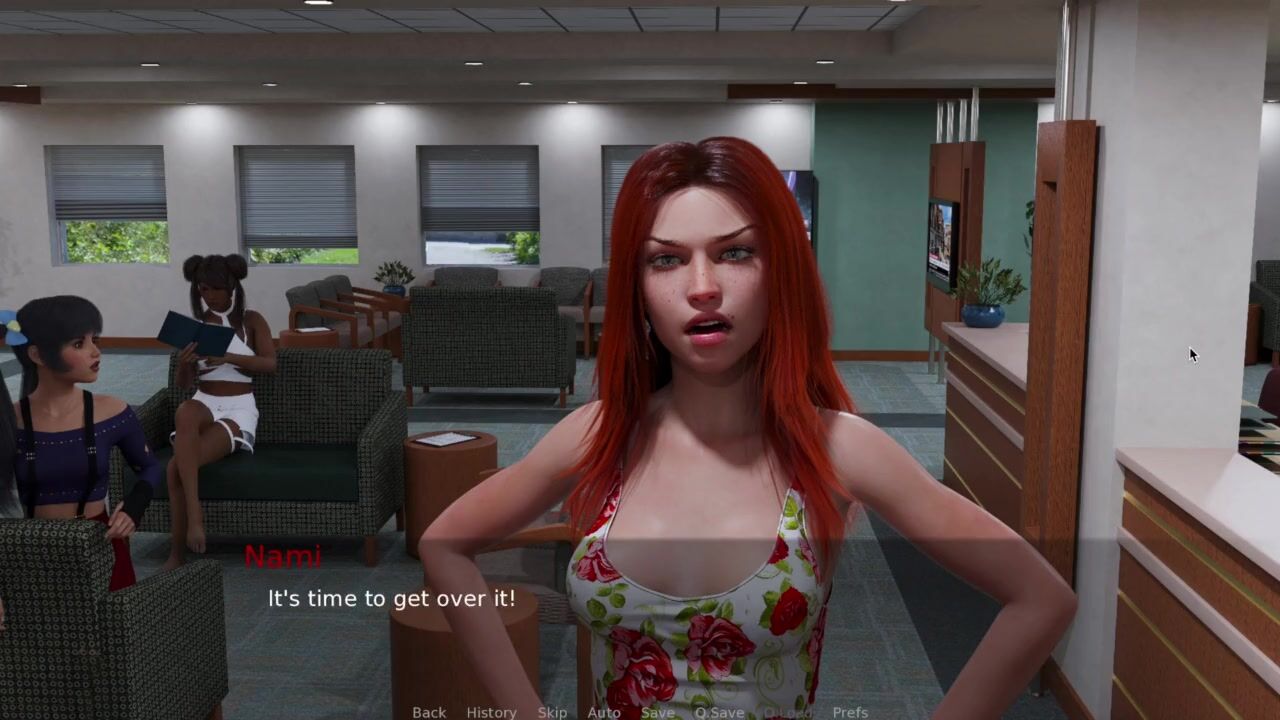This screenshot has width=1280, height=720.
Task: Open the Save game screen
Action: click(657, 712)
